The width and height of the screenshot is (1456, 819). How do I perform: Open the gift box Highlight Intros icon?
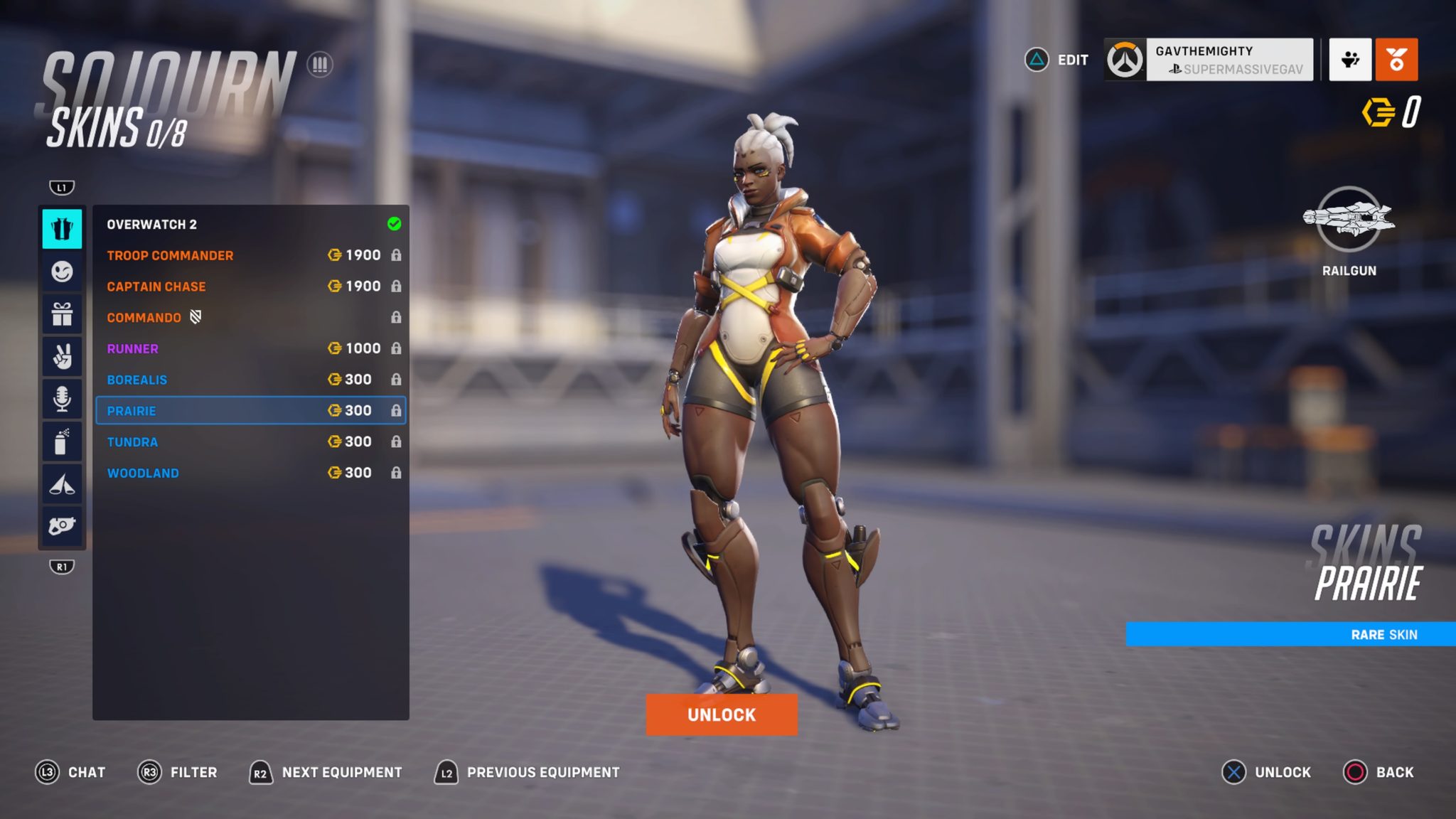coord(63,315)
